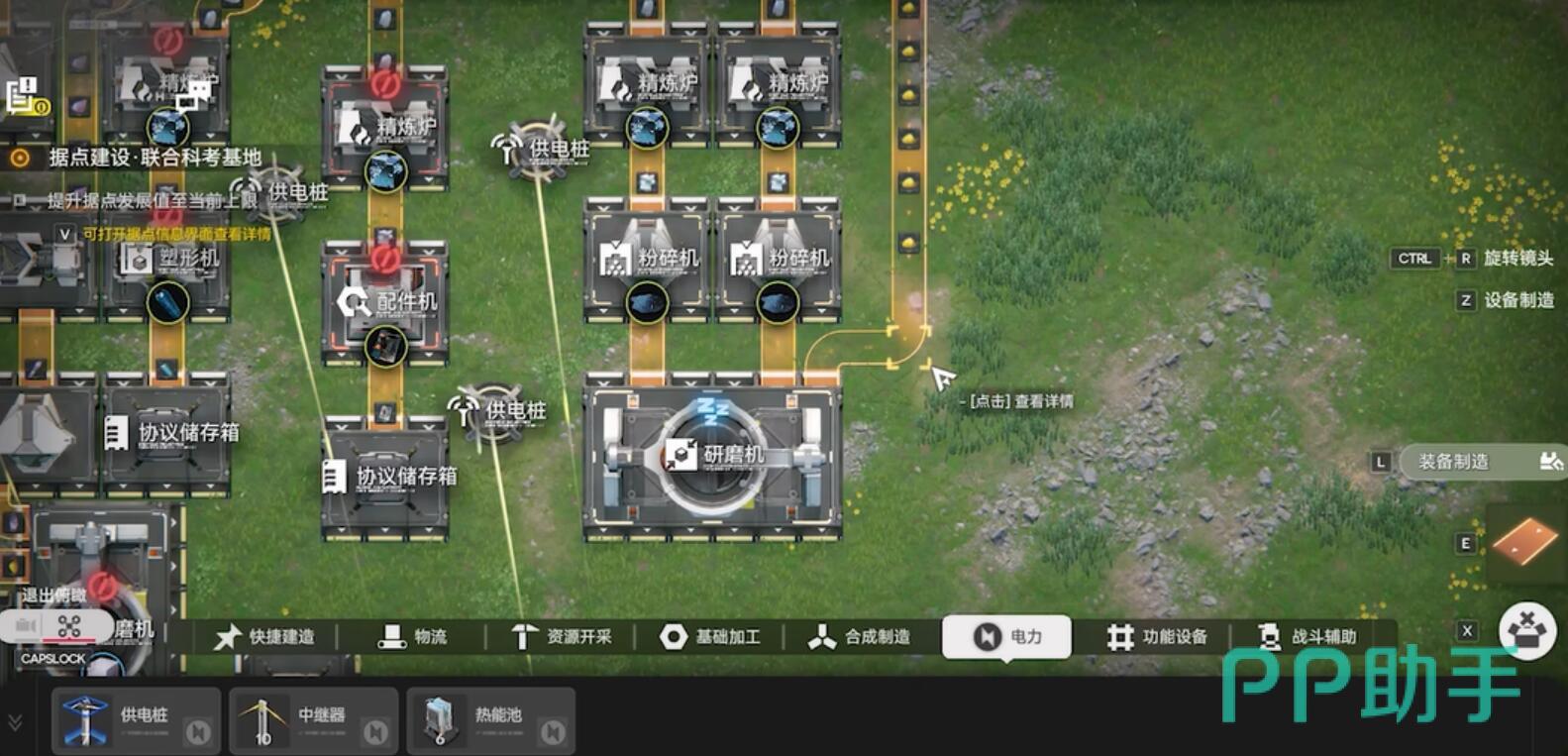Open the 基础加工 basic processing category
The width and height of the screenshot is (1568, 756).
pyautogui.click(x=710, y=636)
